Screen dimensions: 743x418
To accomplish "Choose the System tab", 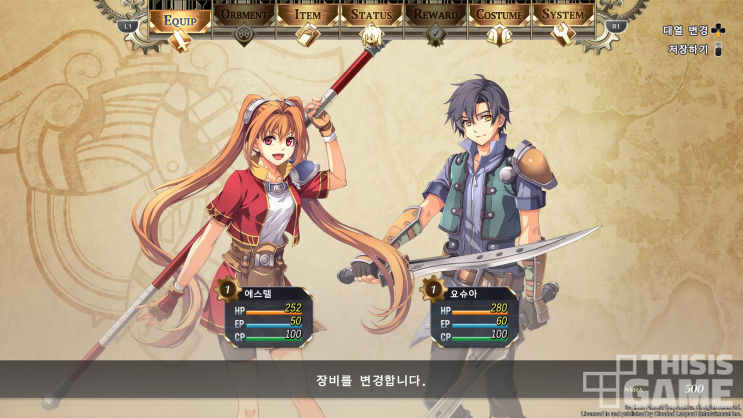I will tap(562, 17).
